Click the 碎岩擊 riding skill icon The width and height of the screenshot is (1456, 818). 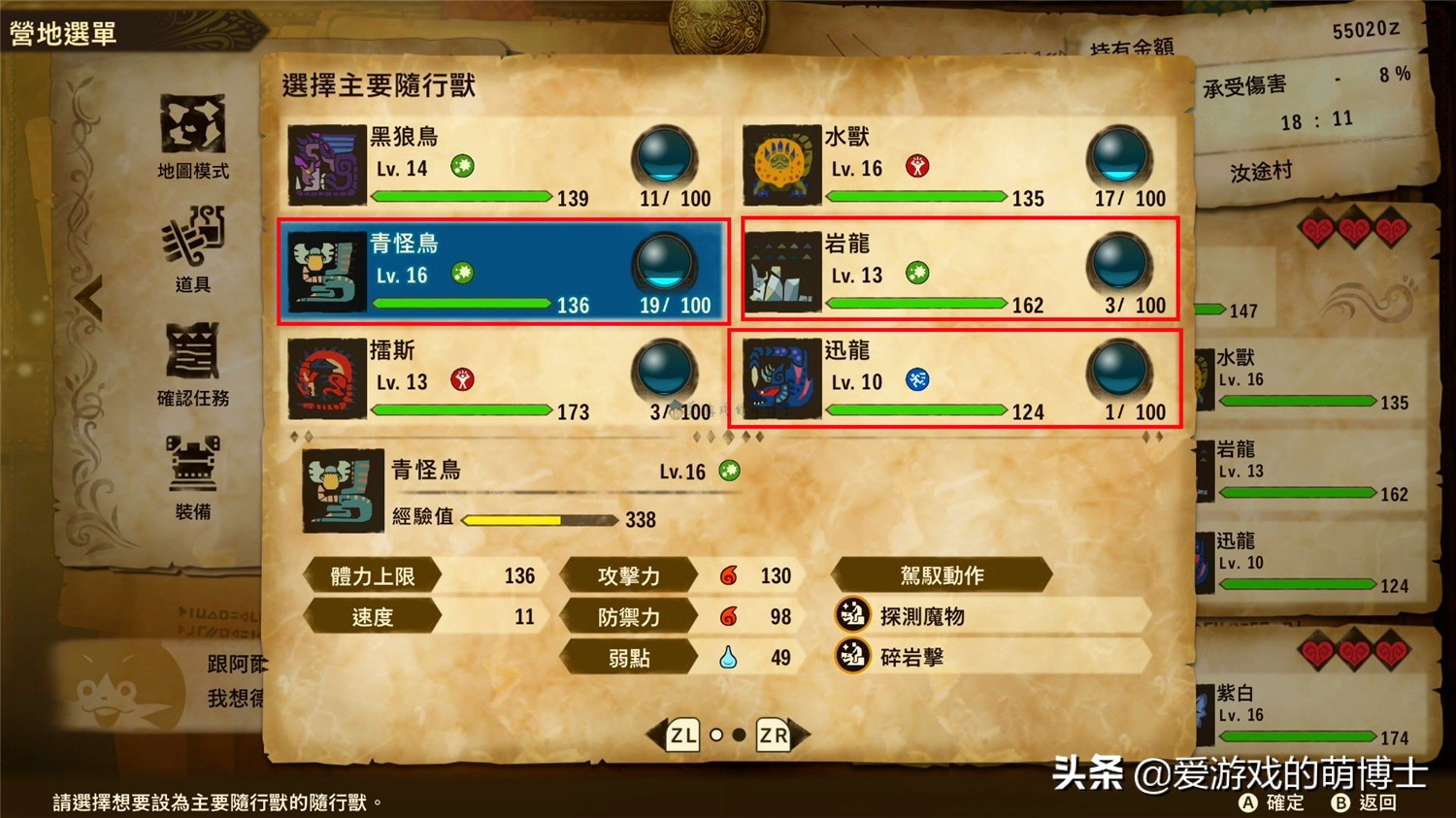tap(850, 656)
